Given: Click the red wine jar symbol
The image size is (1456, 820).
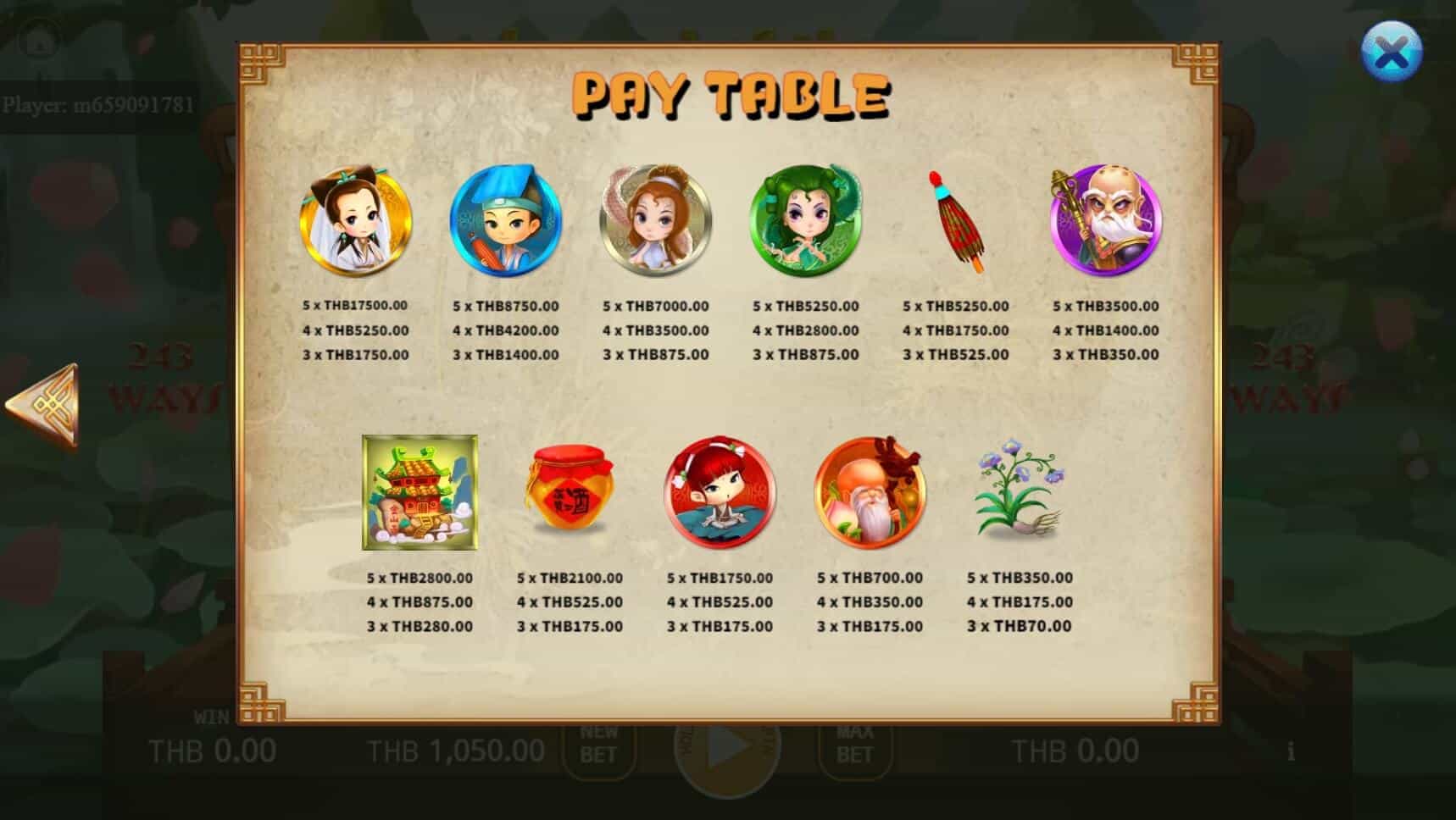Looking at the screenshot, I should [568, 491].
